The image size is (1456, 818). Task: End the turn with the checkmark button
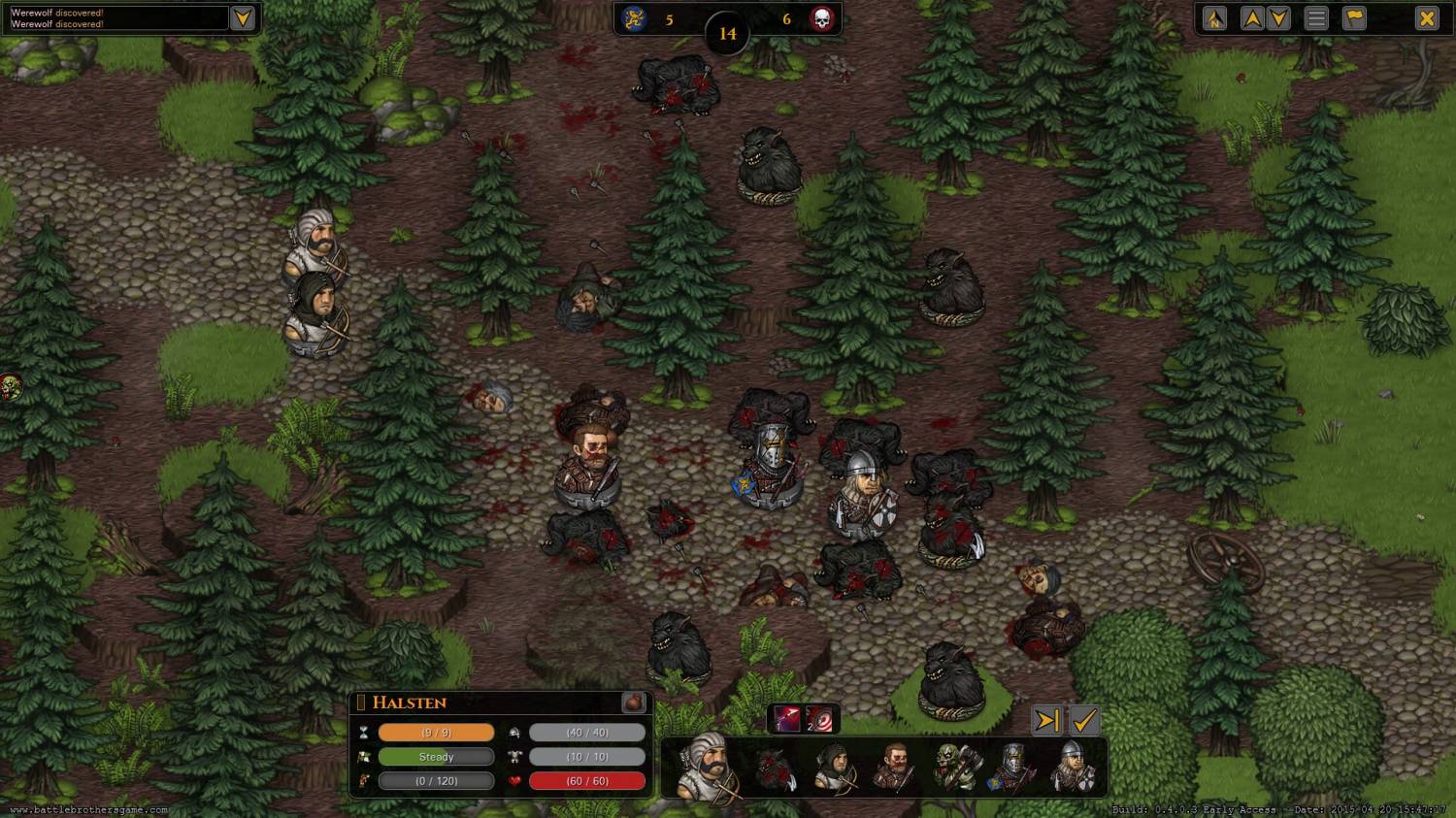(x=1084, y=720)
